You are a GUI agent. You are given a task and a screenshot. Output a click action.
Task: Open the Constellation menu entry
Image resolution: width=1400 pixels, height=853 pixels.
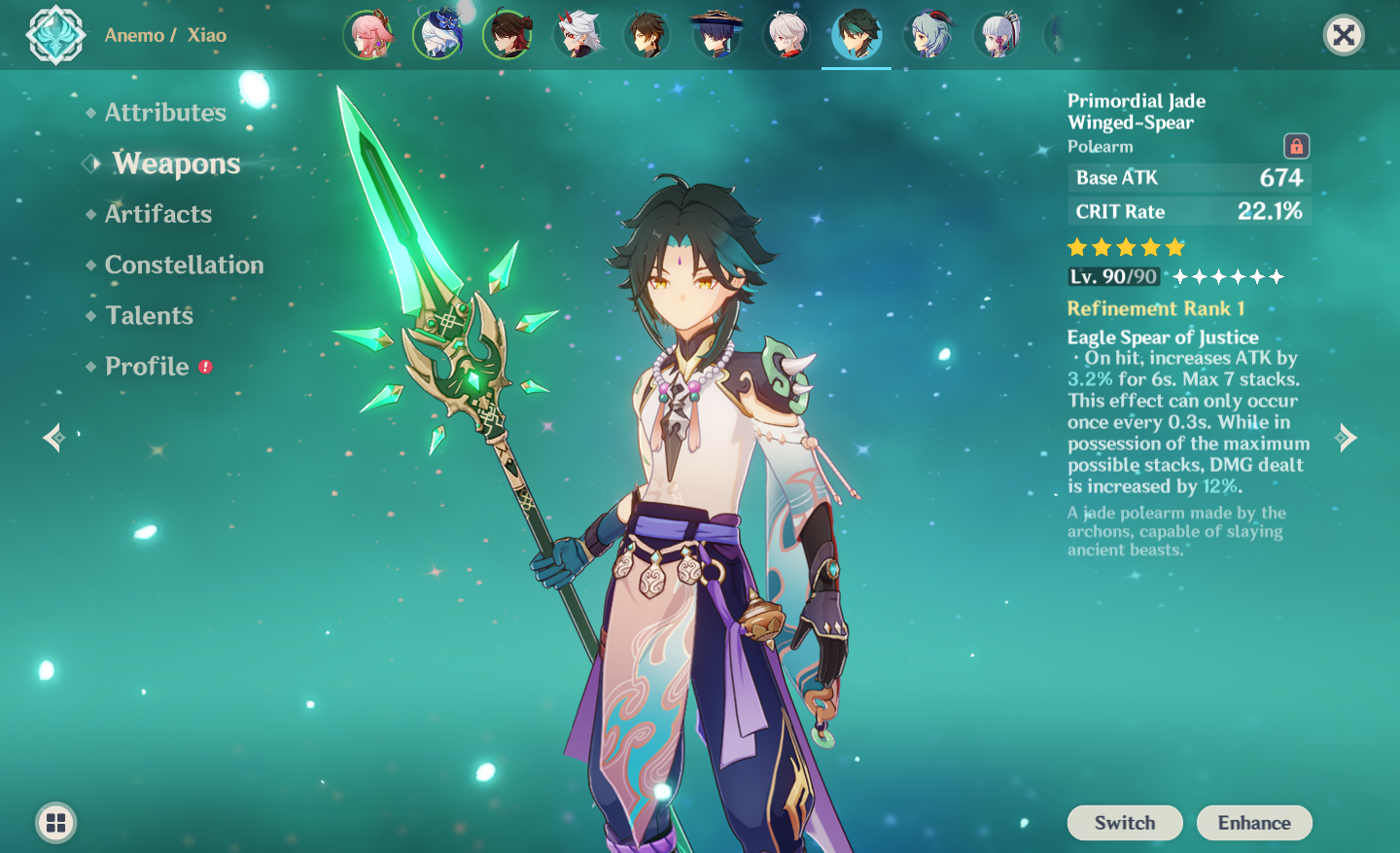point(184,264)
